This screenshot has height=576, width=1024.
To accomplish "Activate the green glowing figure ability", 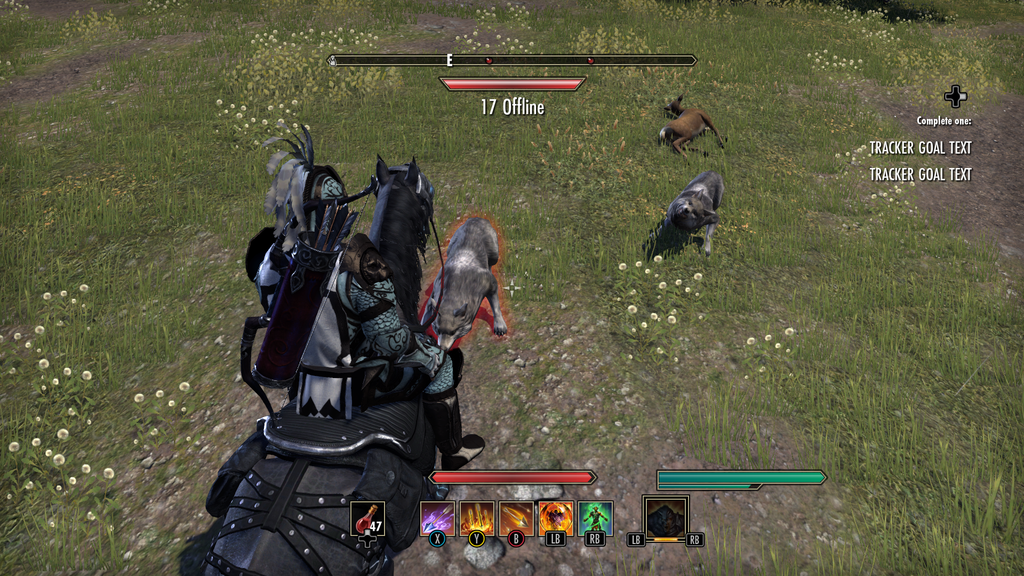I will click(x=595, y=518).
